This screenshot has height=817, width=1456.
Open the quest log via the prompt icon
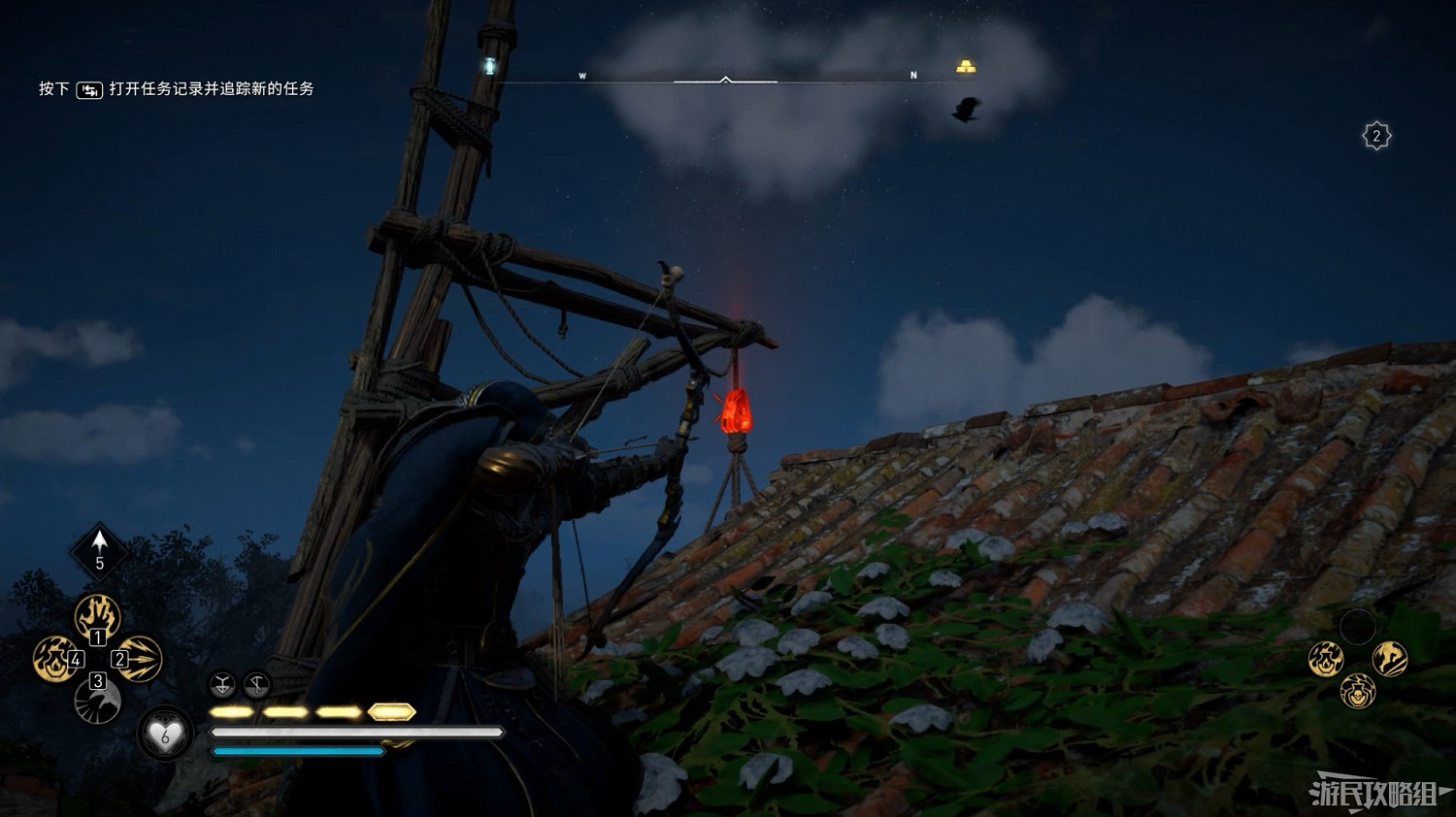coord(89,89)
